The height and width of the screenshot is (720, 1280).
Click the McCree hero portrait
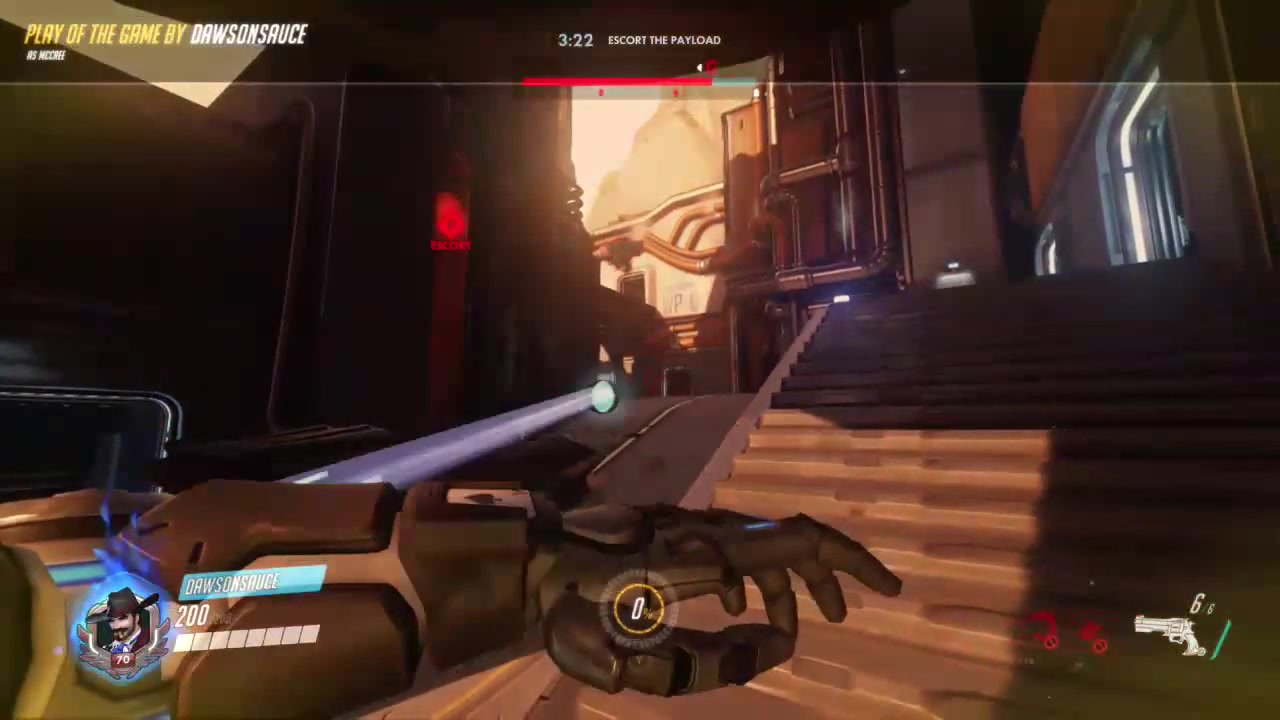click(x=123, y=627)
